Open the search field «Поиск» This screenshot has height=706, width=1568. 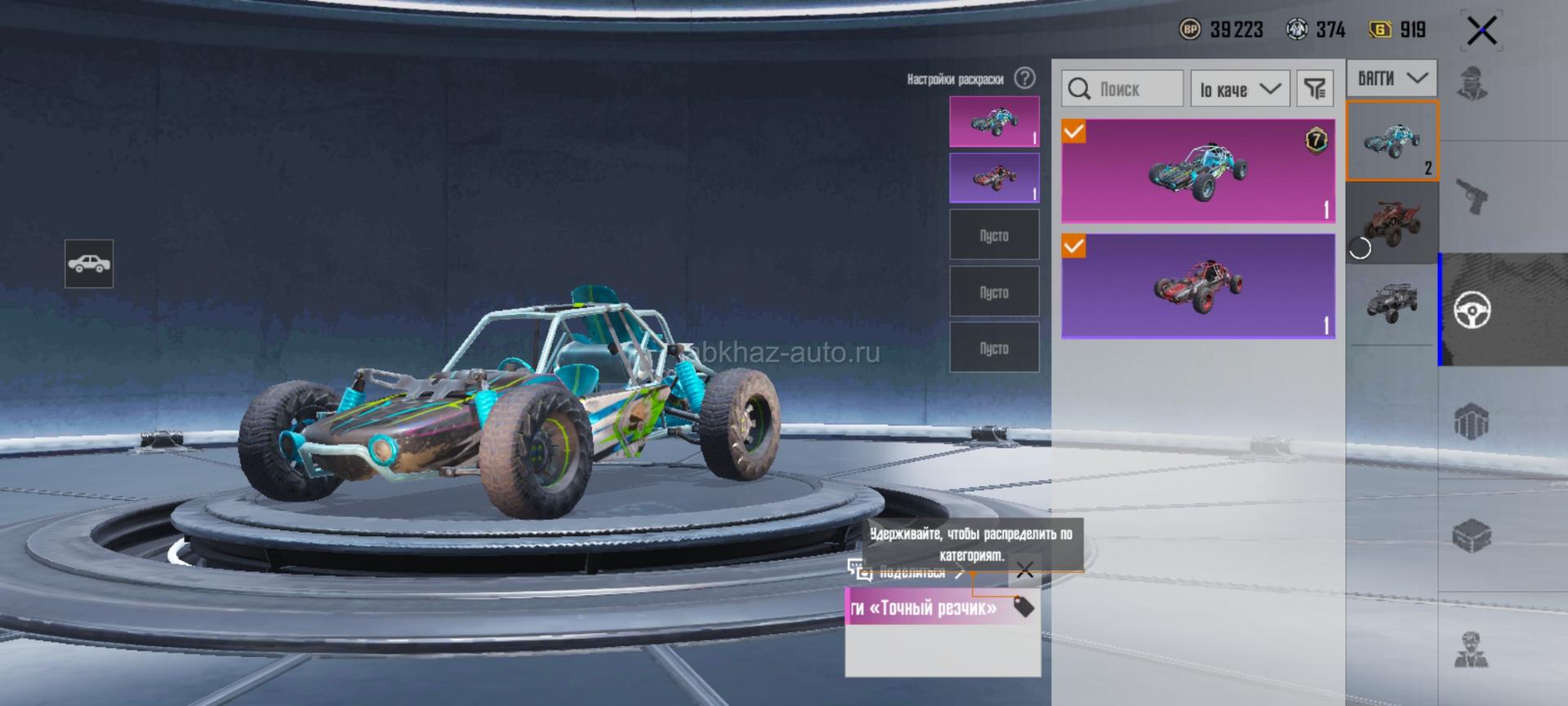click(x=1122, y=89)
